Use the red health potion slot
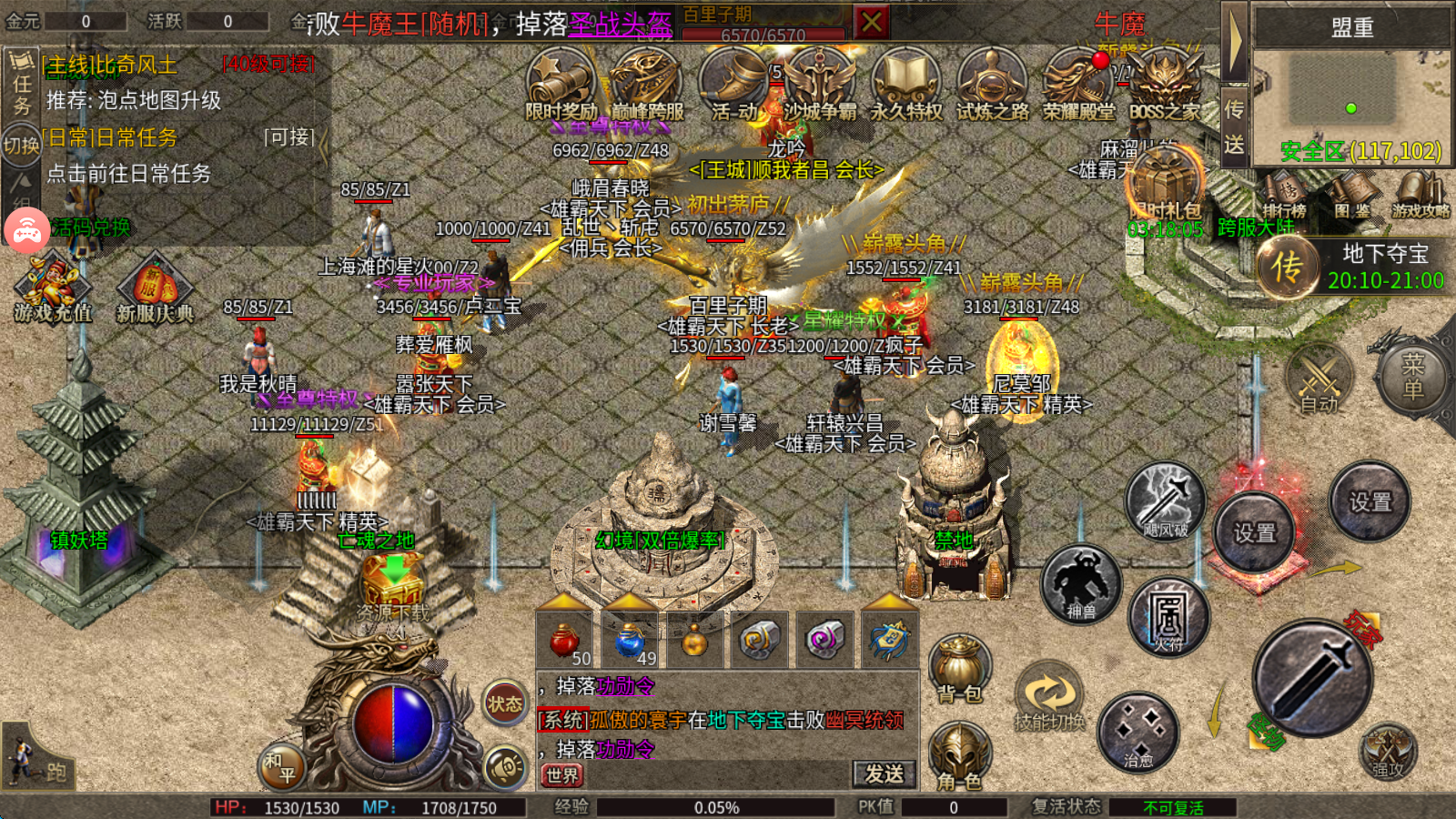 (x=565, y=641)
